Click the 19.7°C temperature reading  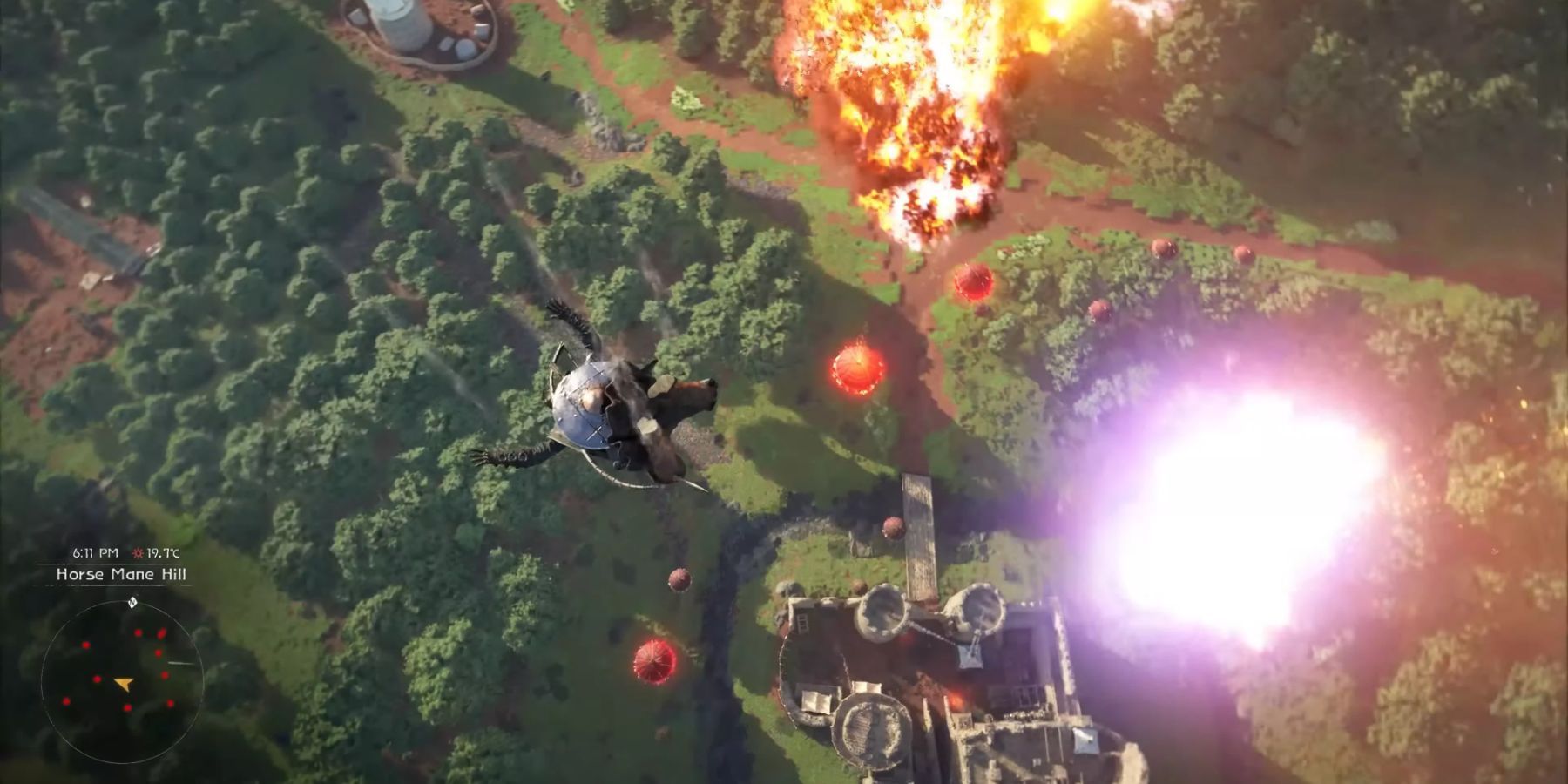point(164,552)
